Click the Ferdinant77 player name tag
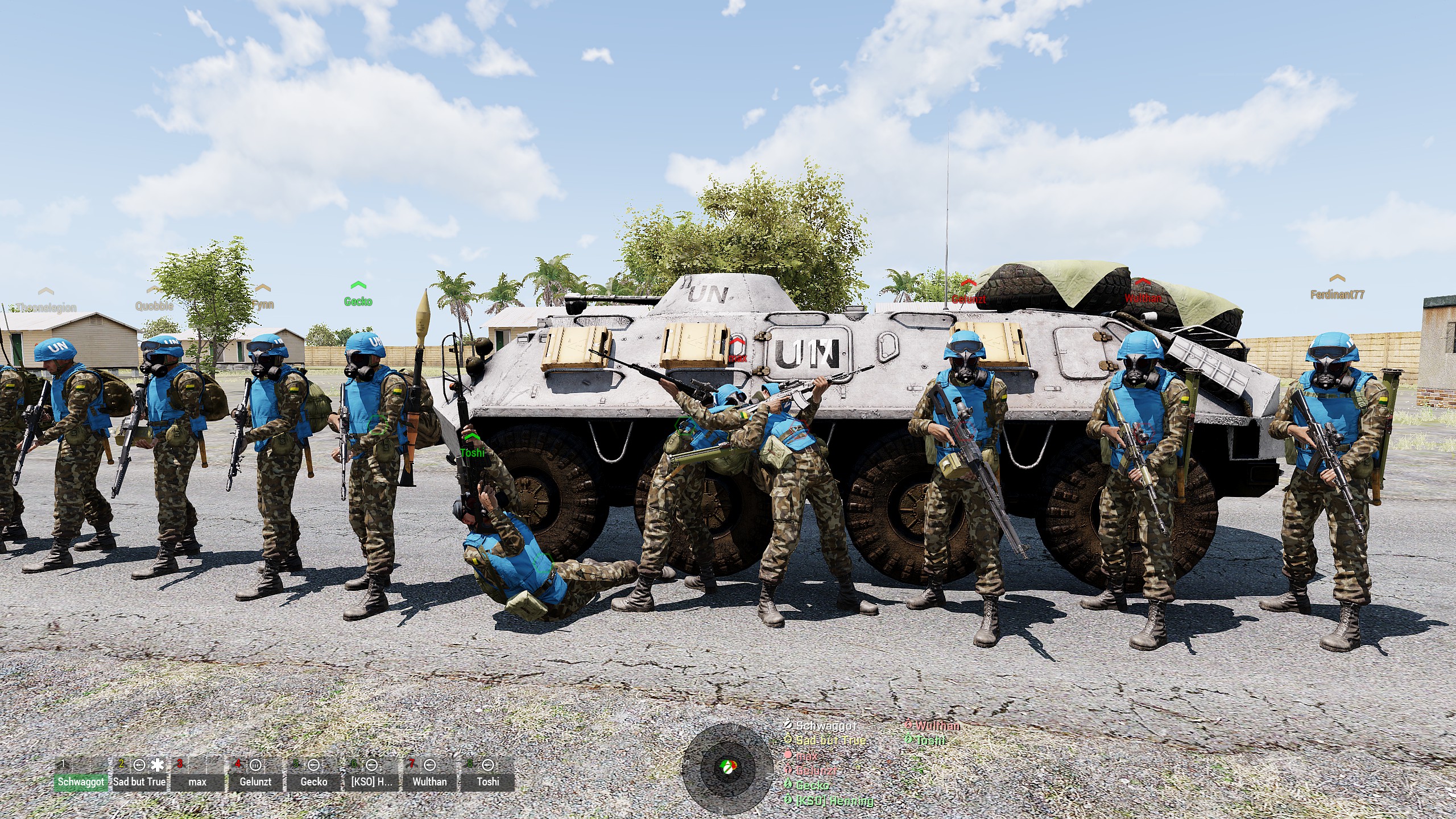This screenshot has height=819, width=1456. pyautogui.click(x=1337, y=295)
